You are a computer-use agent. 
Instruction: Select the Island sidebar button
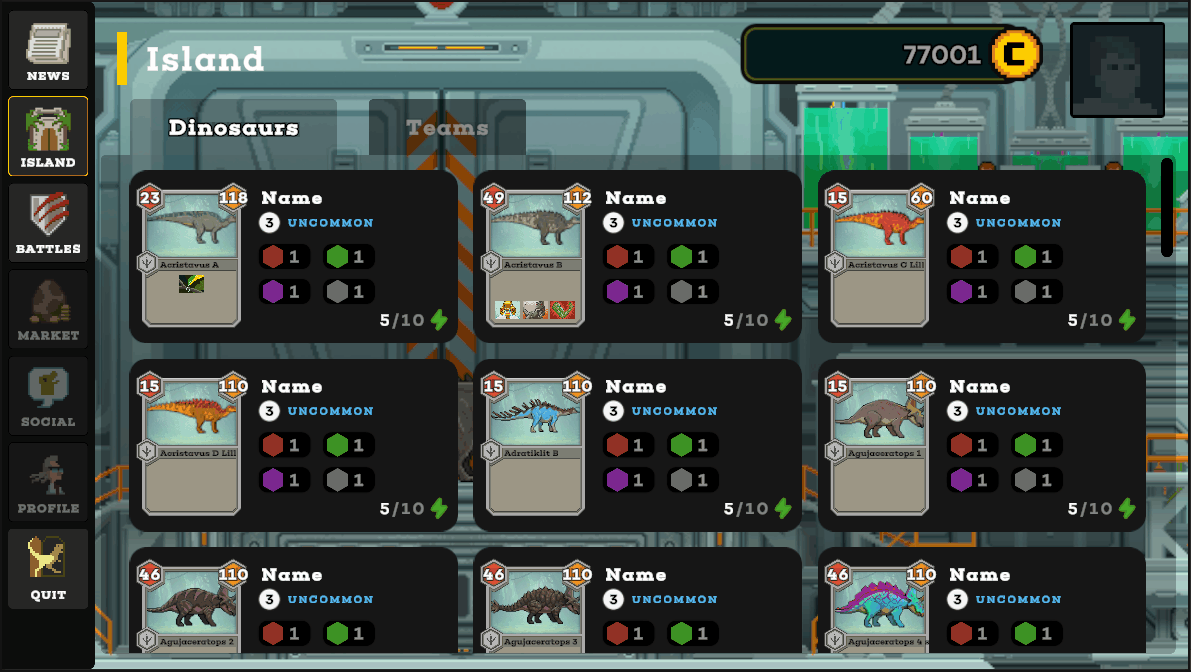point(48,137)
